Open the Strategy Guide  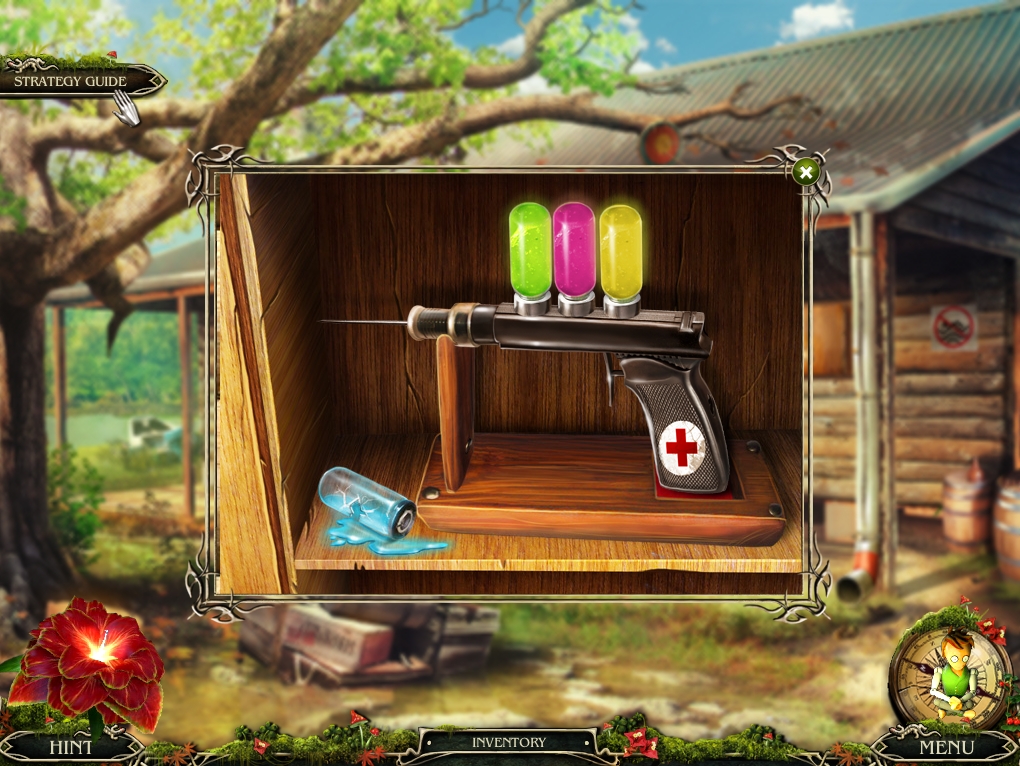(x=72, y=81)
